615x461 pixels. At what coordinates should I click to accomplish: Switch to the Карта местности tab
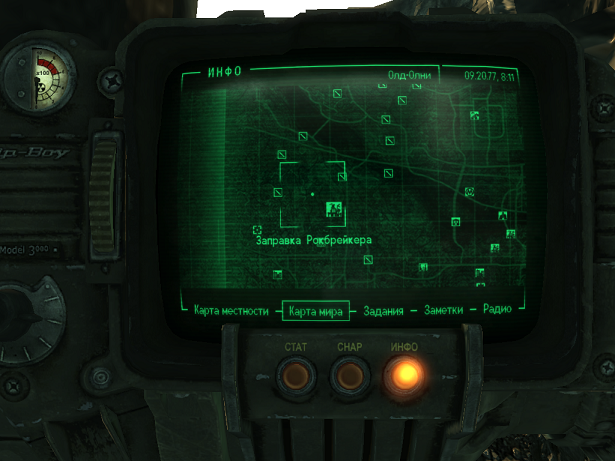click(x=231, y=311)
